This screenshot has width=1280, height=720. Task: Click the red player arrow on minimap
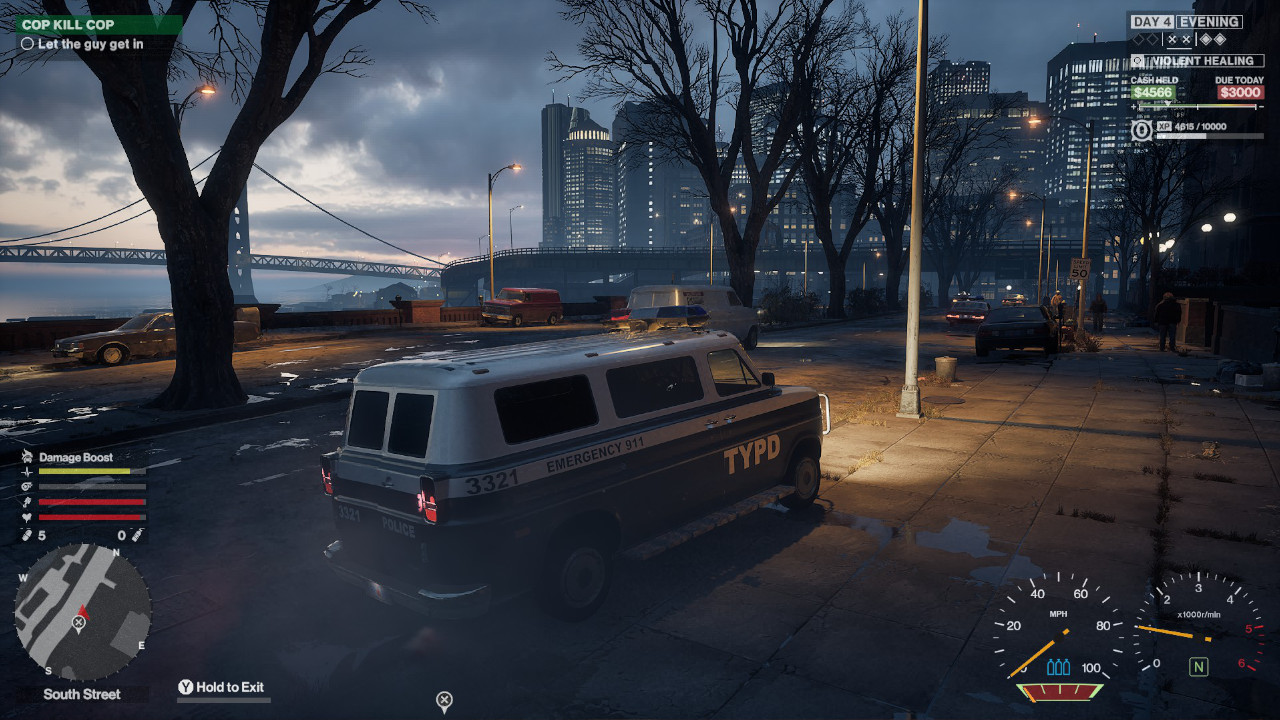coord(83,611)
